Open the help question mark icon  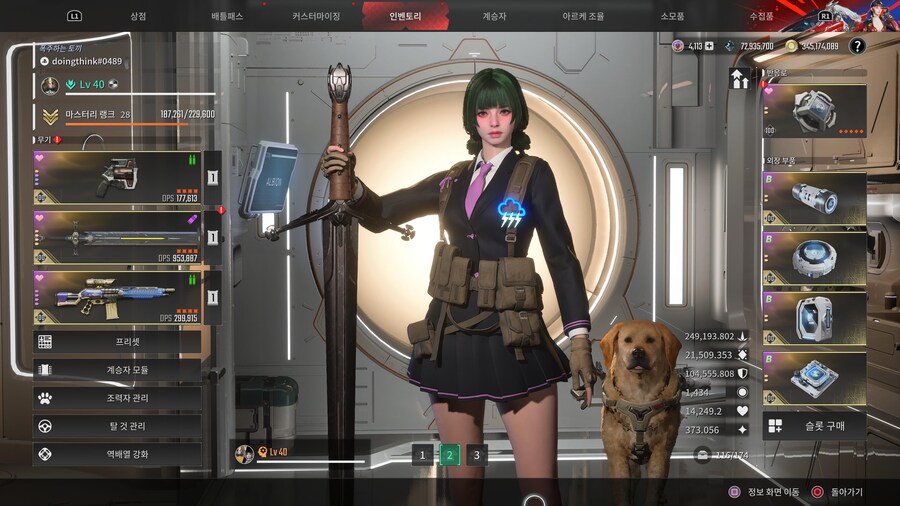coord(857,46)
